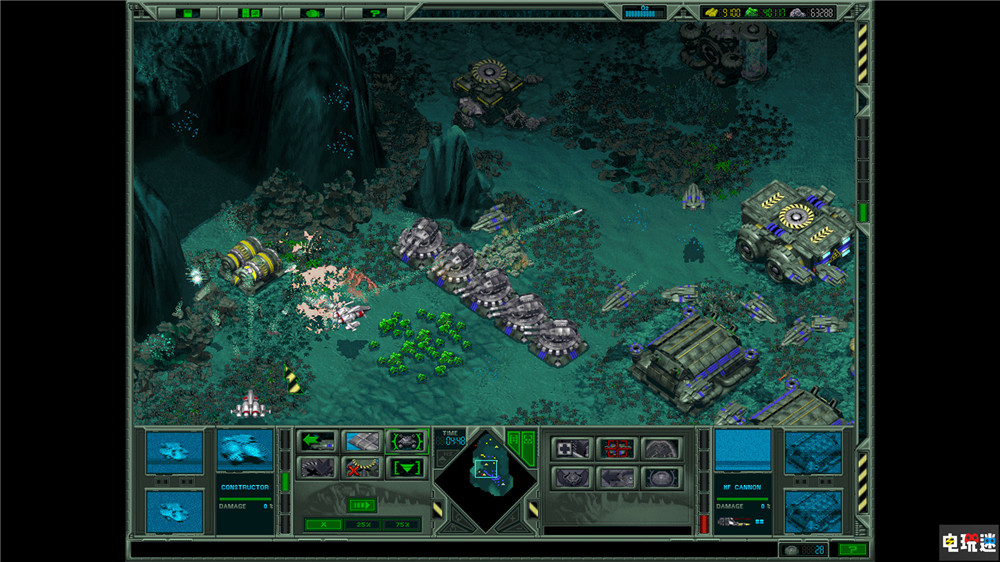This screenshot has height=562, width=1000.
Task: Select the 25% speed setting
Action: coord(362,524)
